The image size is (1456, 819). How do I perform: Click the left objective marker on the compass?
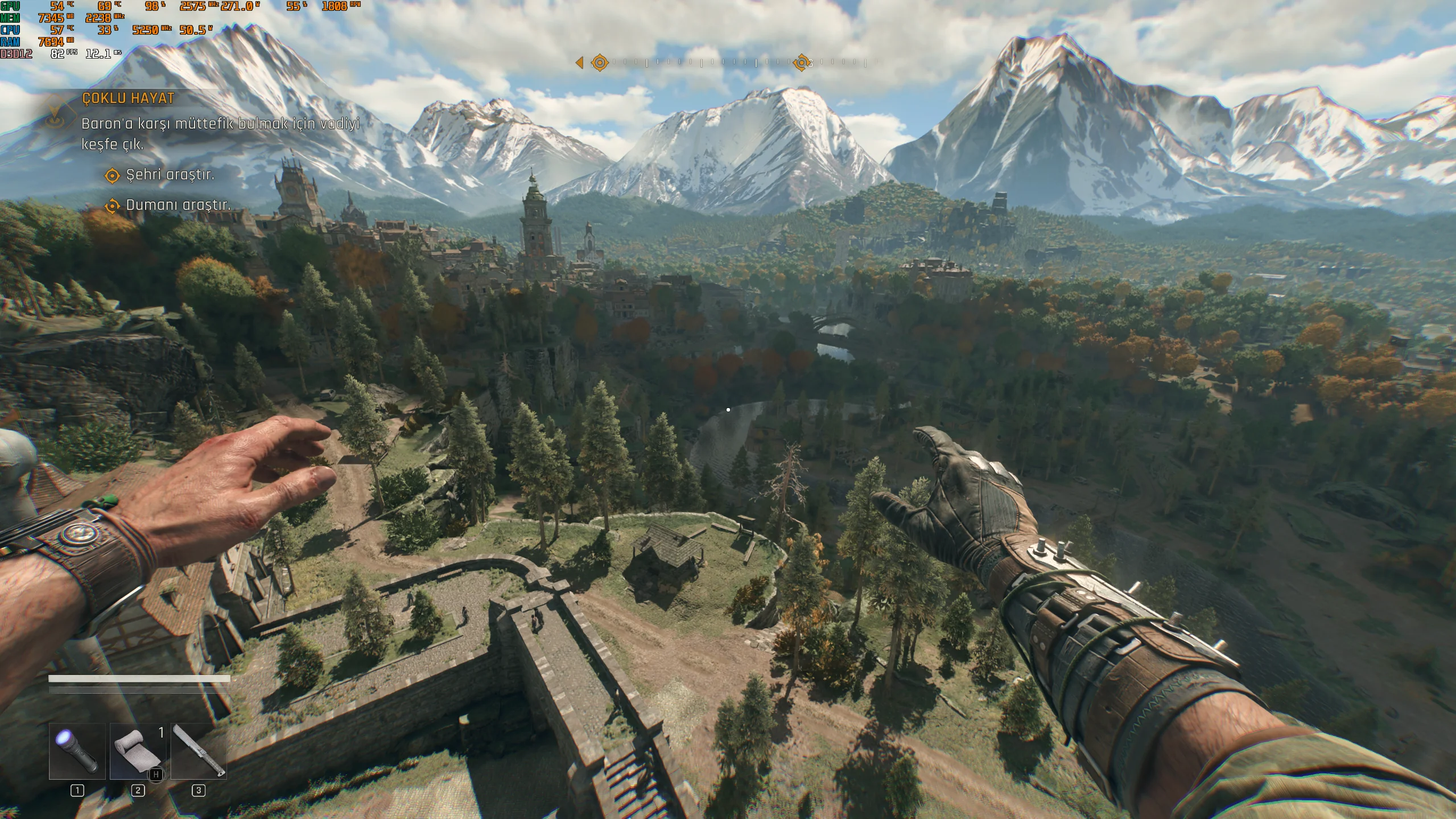pyautogui.click(x=599, y=62)
